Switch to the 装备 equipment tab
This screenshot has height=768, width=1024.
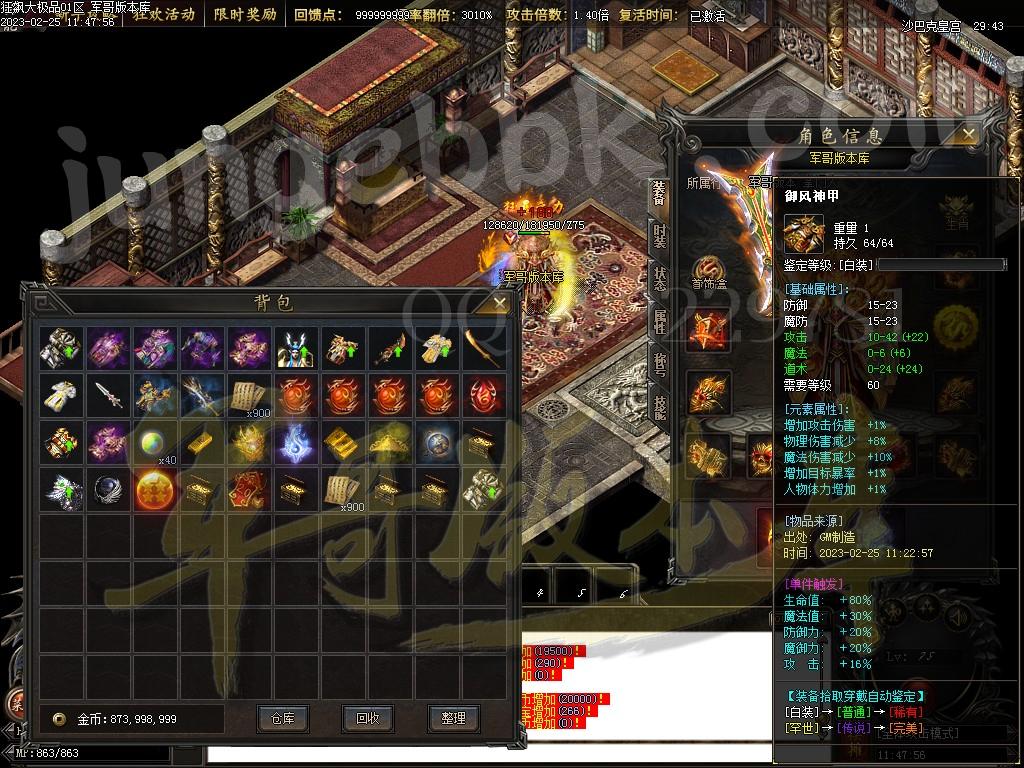pos(659,194)
